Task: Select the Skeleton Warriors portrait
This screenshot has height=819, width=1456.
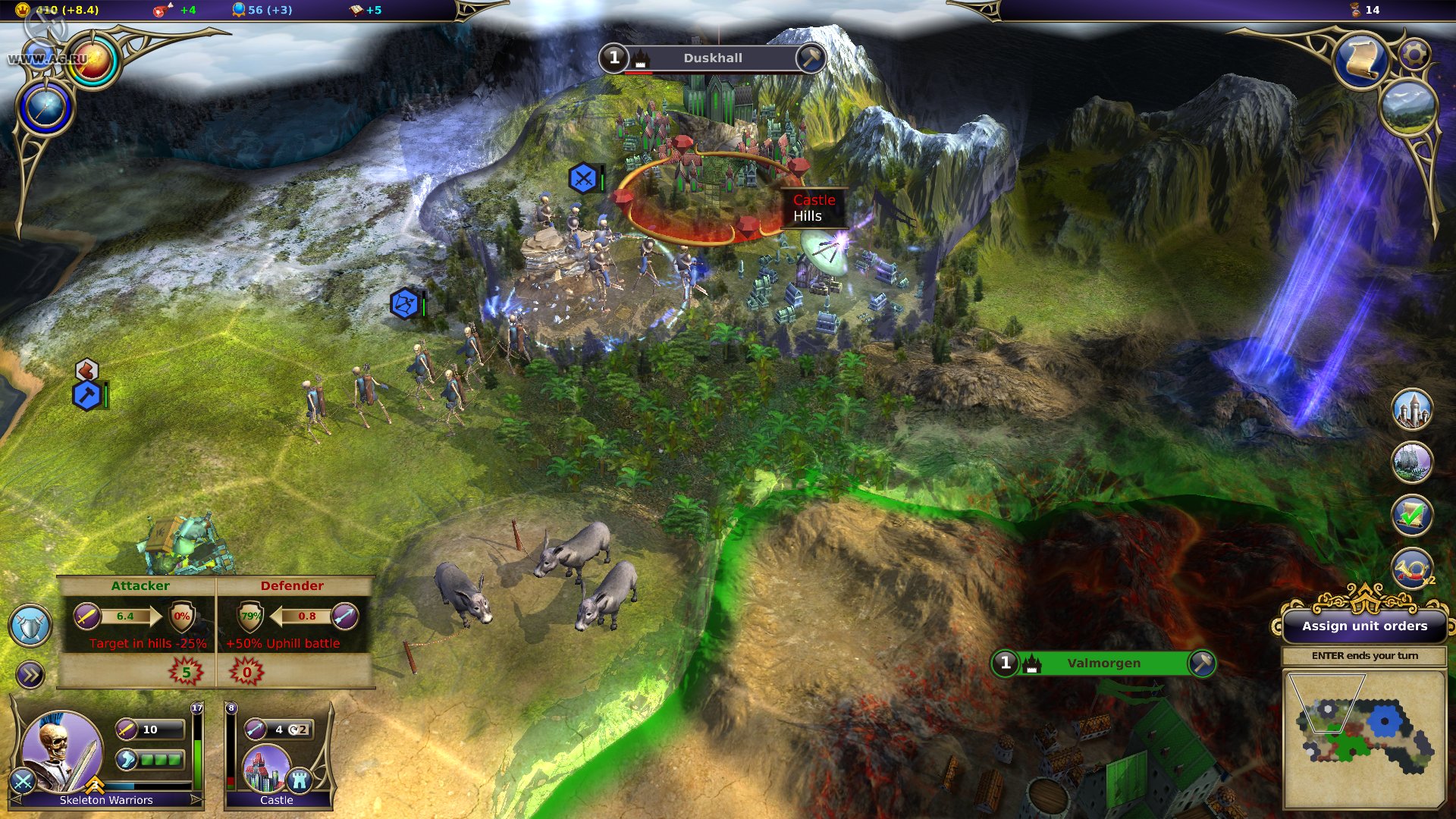Action: [62, 751]
